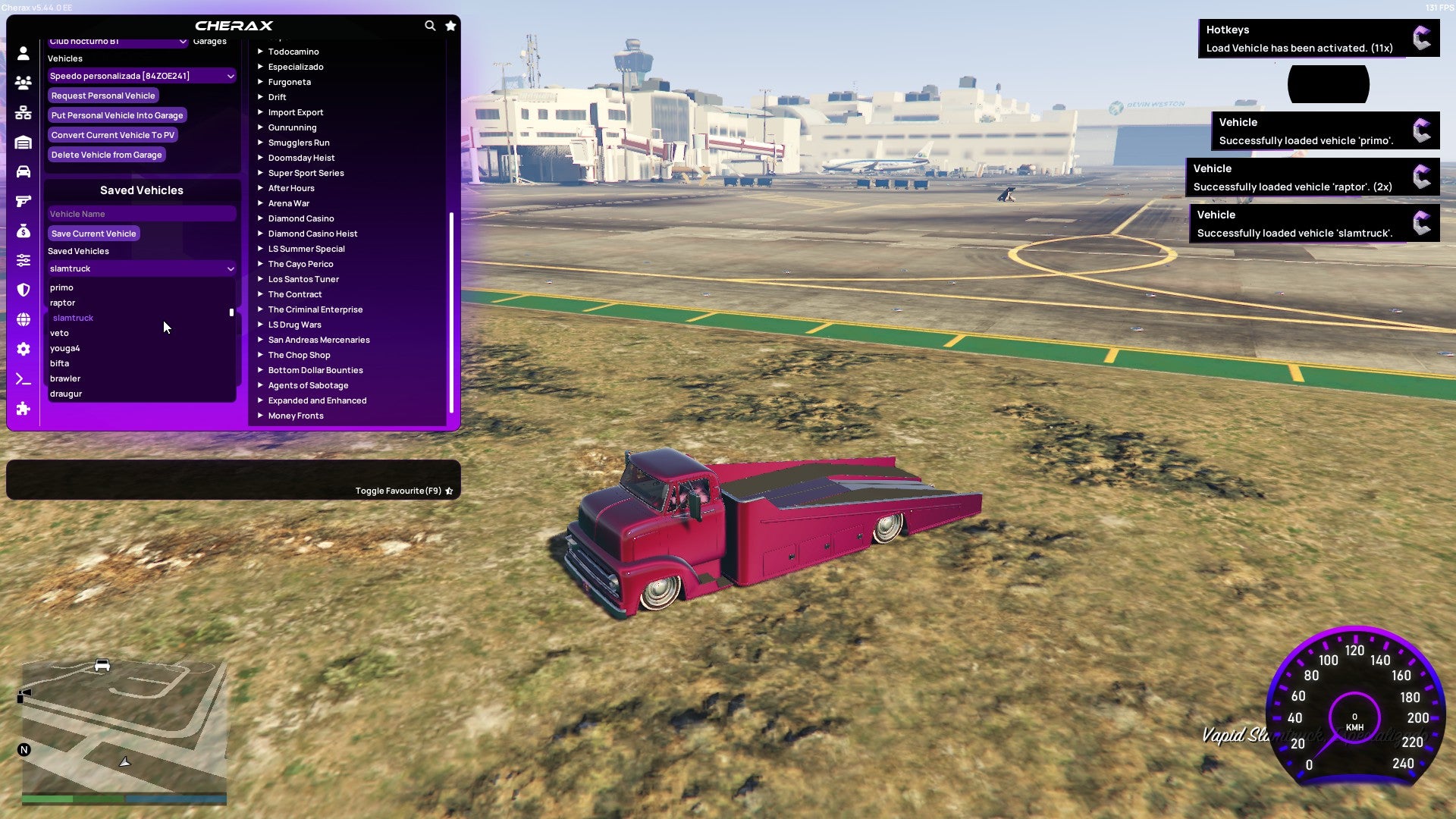Expand the Diamond Casino Heist category
The image size is (1456, 819).
(x=312, y=233)
